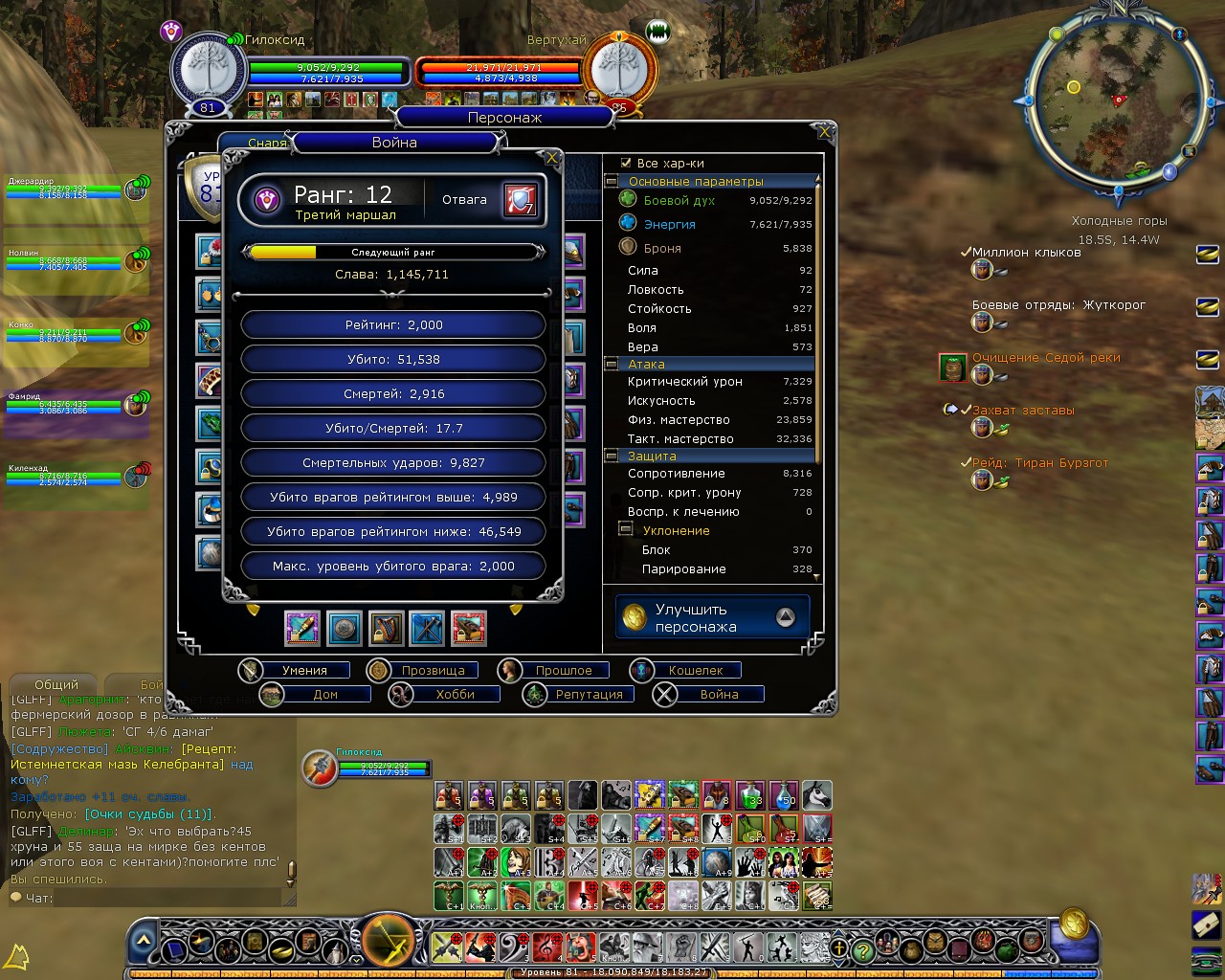Image resolution: width=1225 pixels, height=980 pixels.
Task: Select the Очищение Седой реки quest tracker
Action: click(x=1046, y=358)
